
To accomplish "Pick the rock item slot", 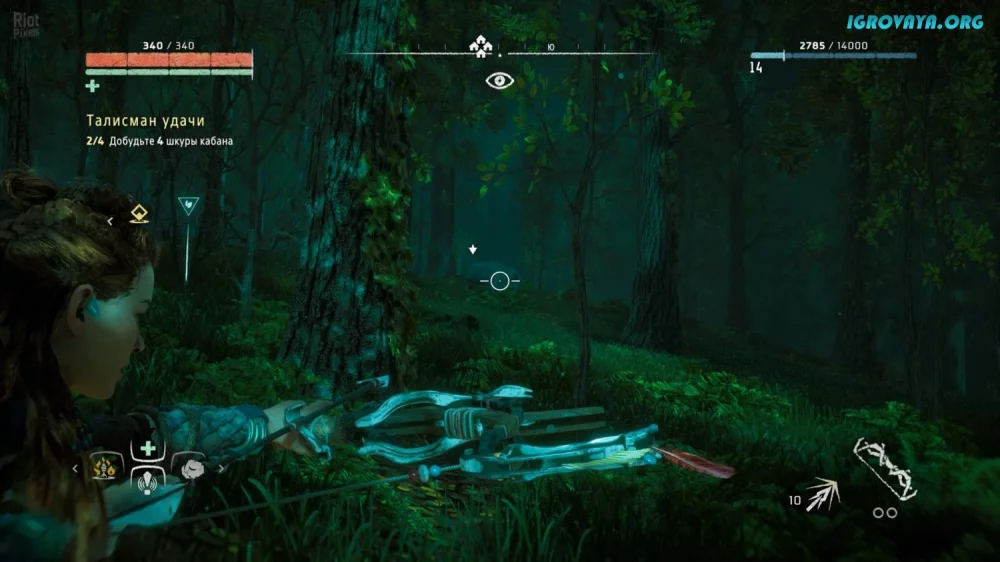I will coord(191,466).
